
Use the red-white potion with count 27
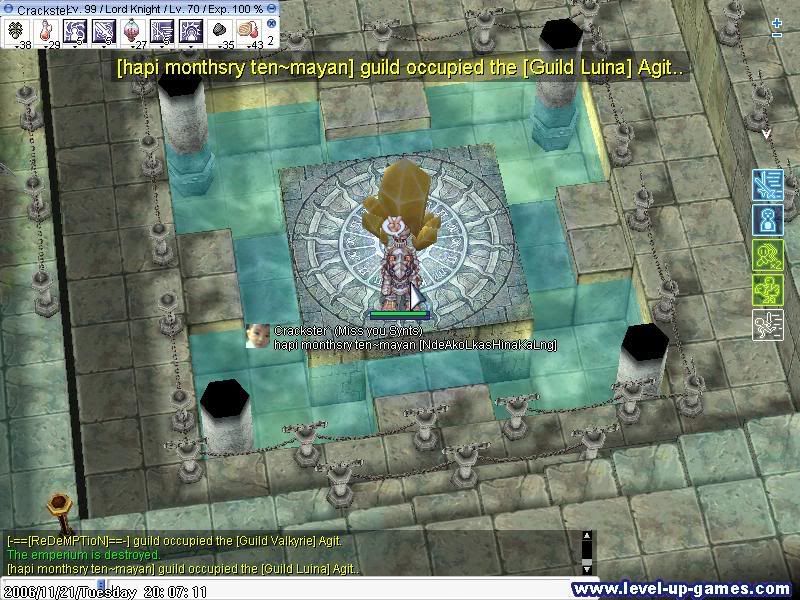(134, 30)
